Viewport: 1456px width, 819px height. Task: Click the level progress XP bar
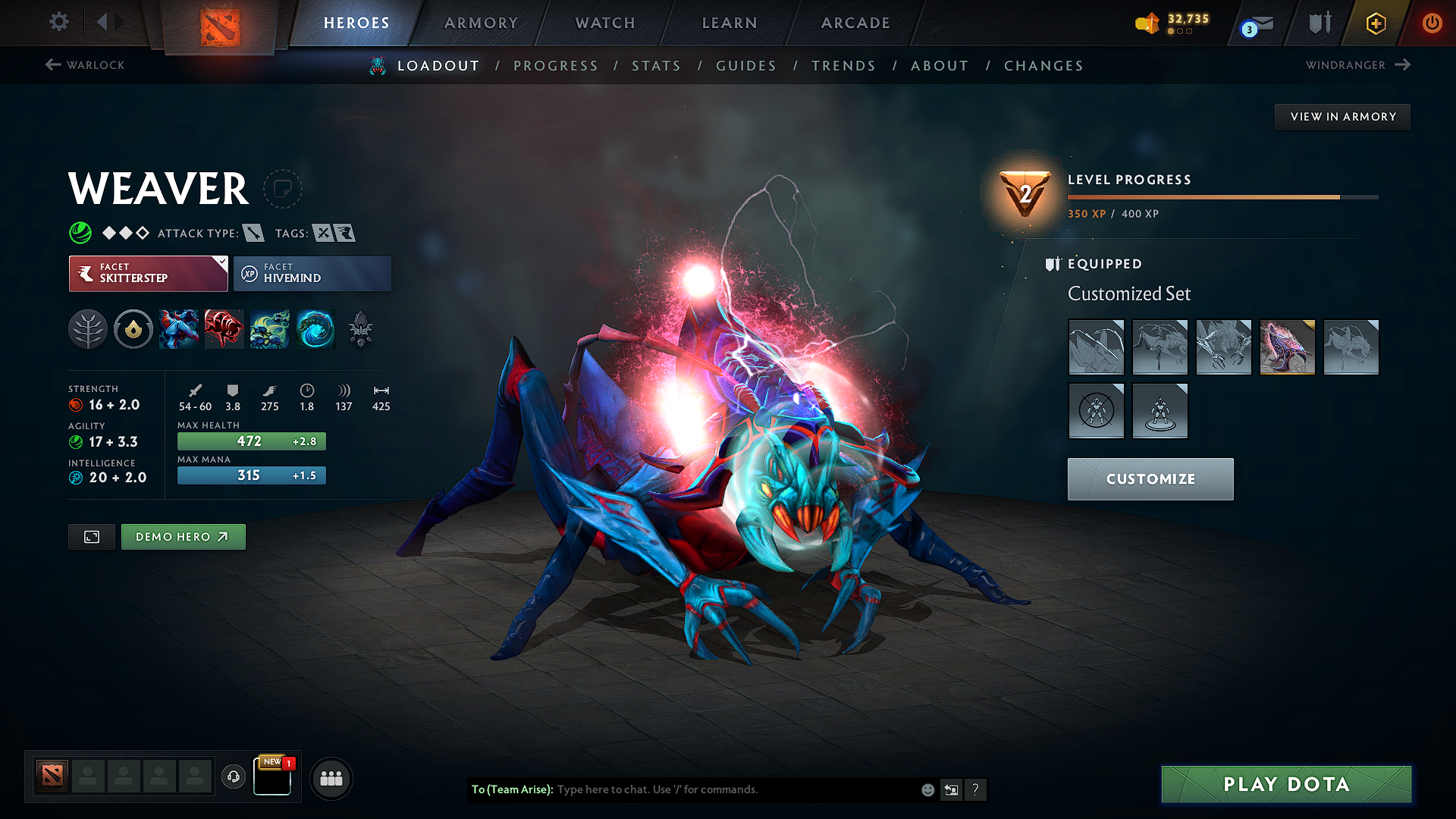click(1221, 196)
